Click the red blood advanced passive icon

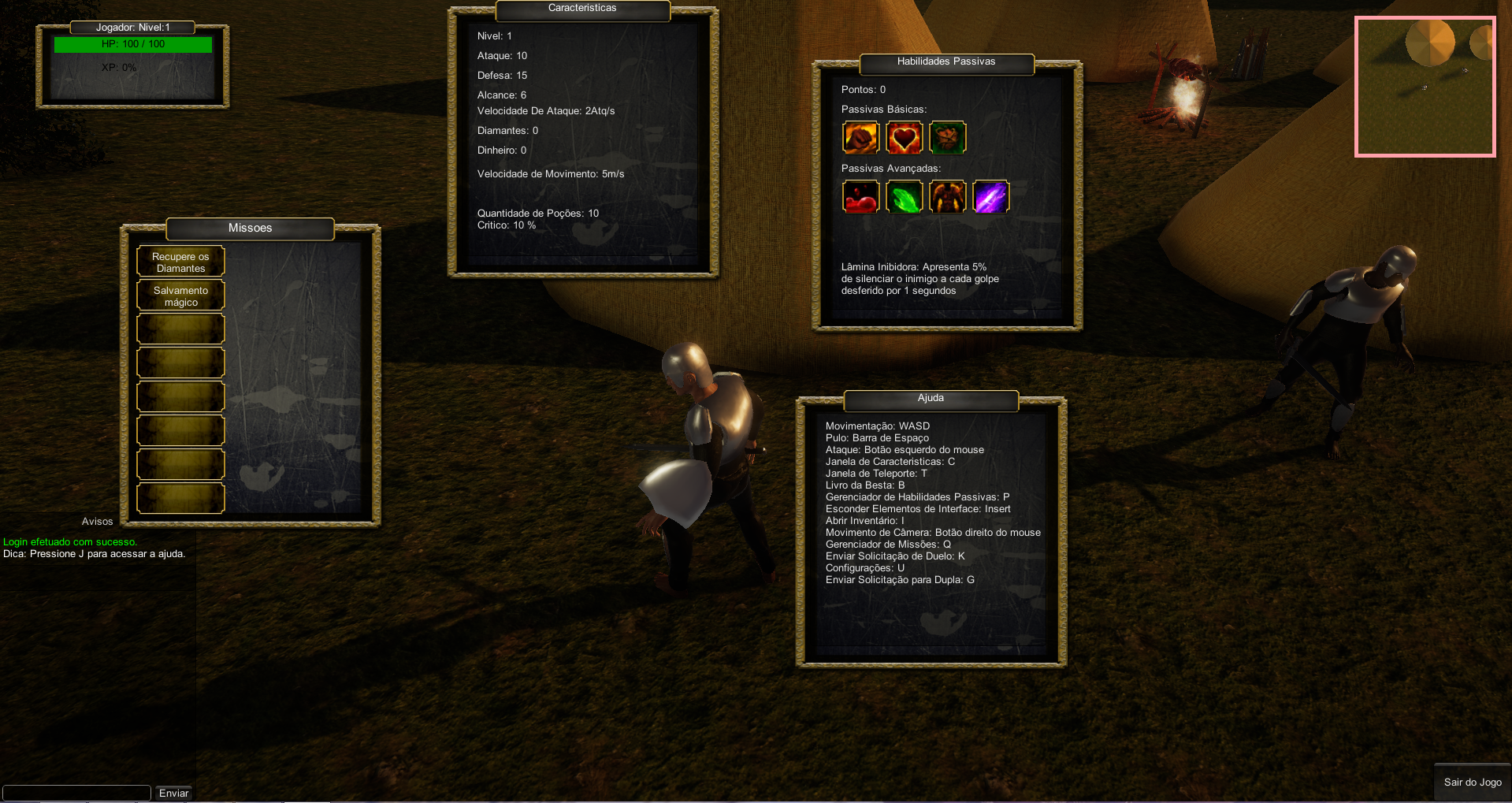click(860, 196)
